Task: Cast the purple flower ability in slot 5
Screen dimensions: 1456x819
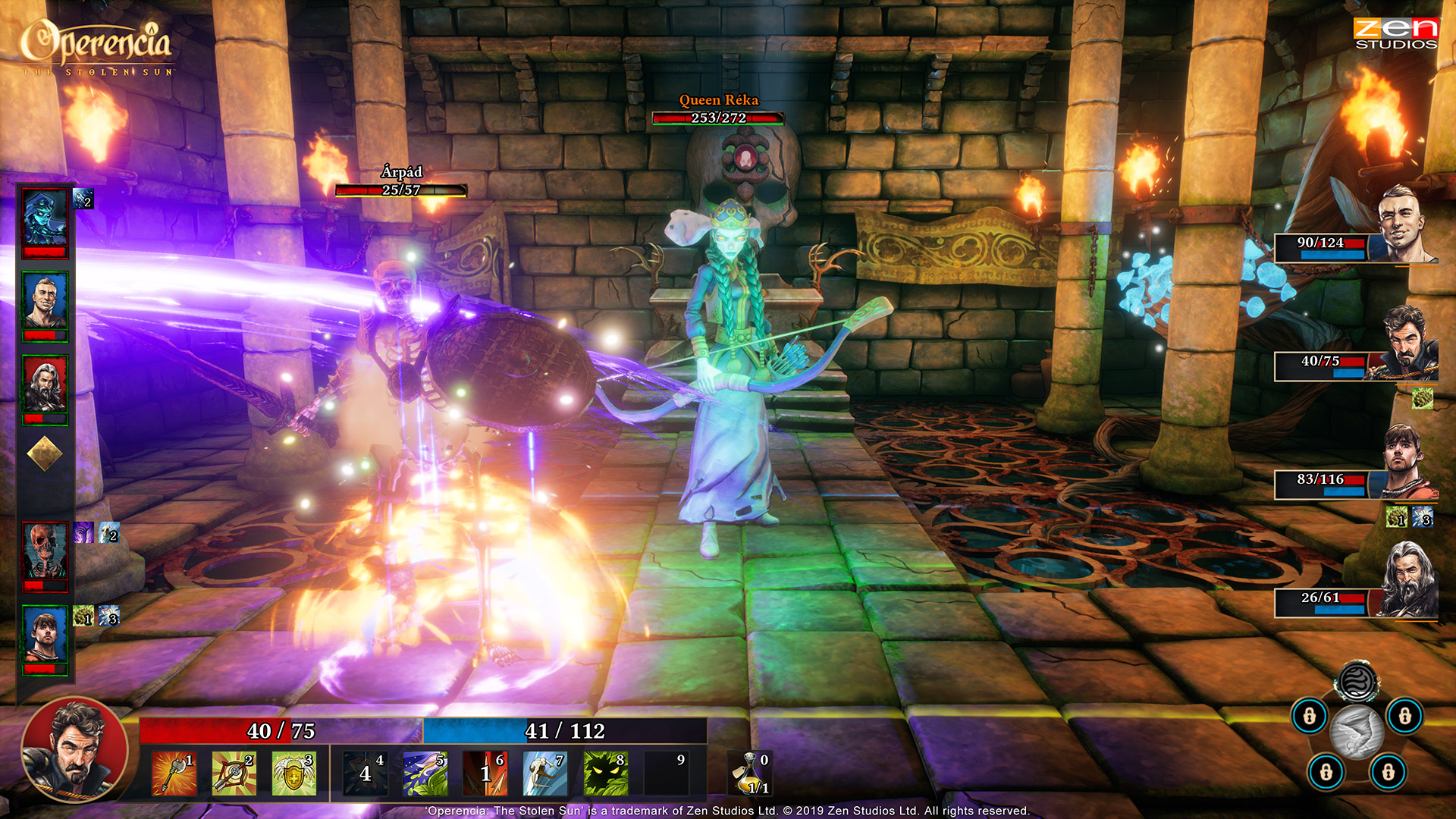Action: 425,773
